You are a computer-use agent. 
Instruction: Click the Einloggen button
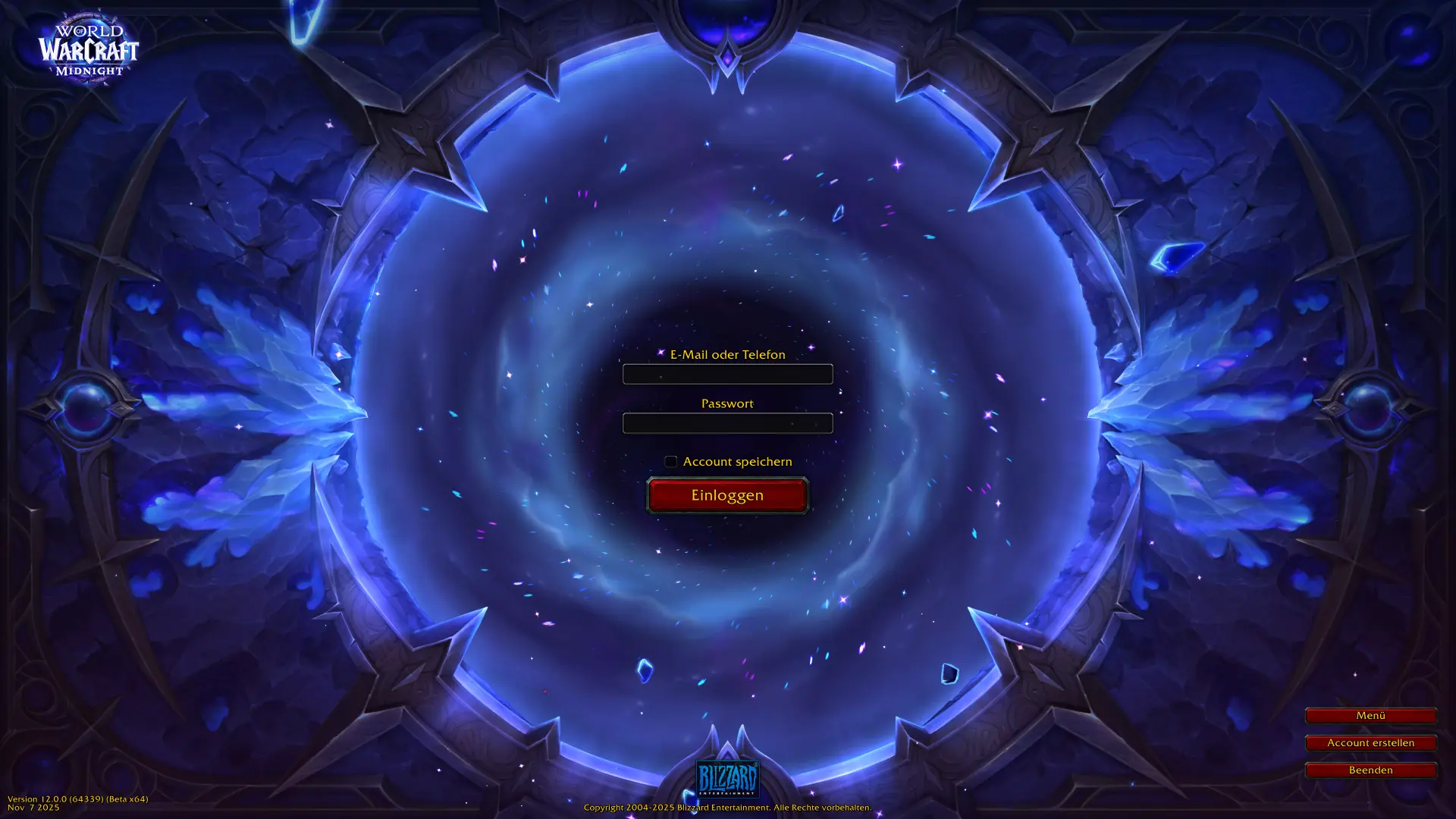pos(727,494)
